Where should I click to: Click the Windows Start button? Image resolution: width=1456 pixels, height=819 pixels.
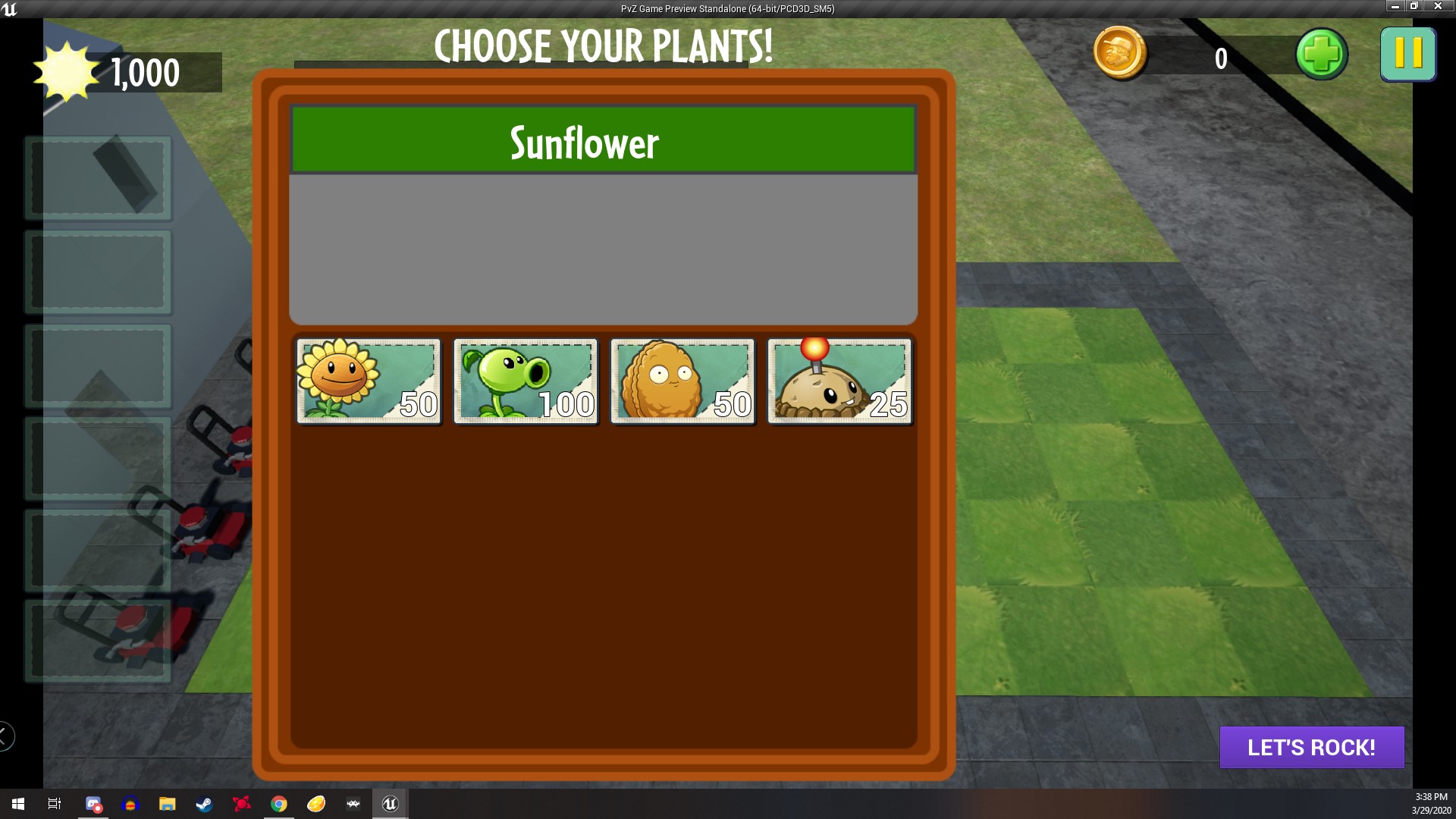17,804
